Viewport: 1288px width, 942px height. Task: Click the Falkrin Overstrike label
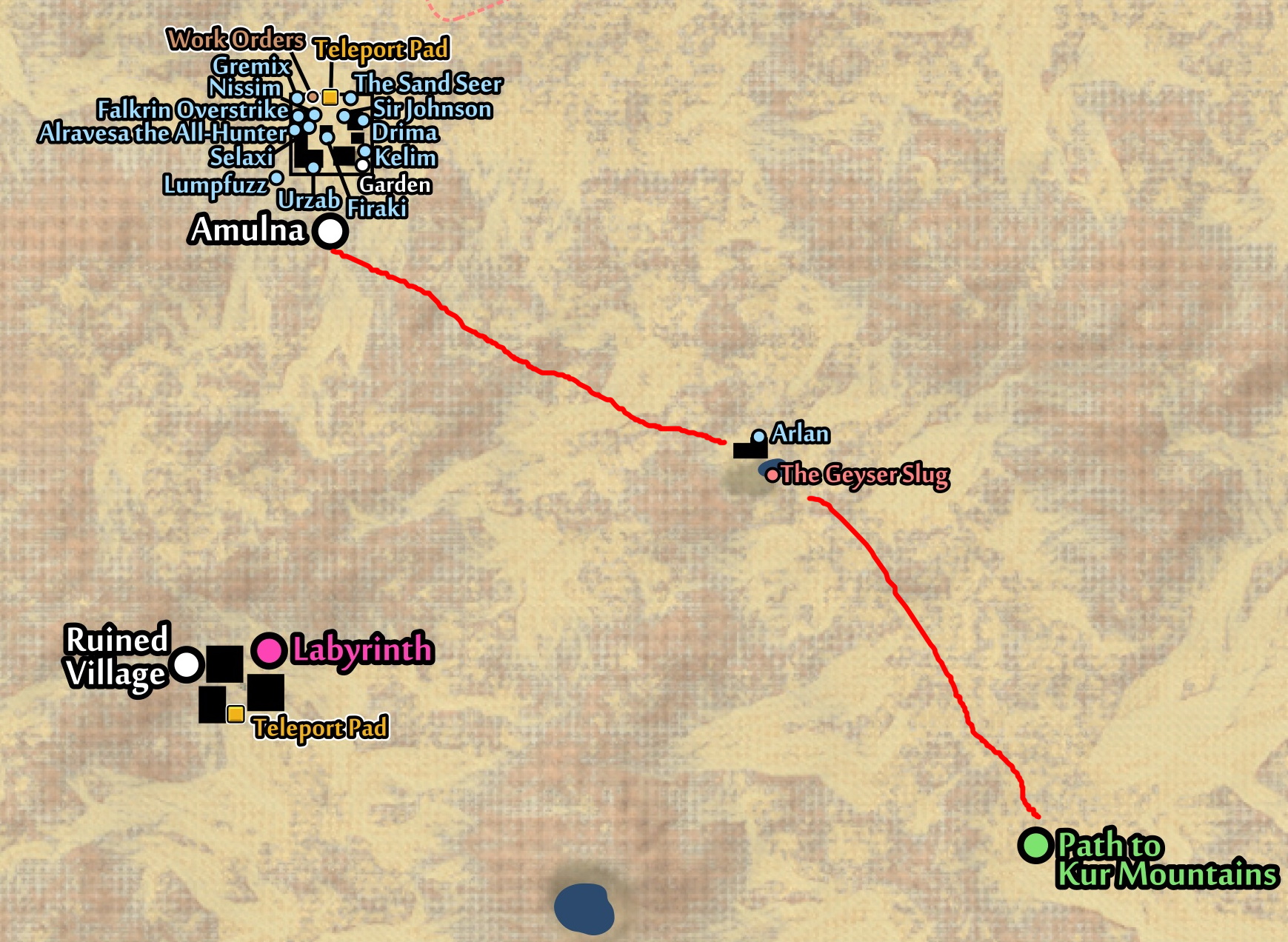coord(193,110)
